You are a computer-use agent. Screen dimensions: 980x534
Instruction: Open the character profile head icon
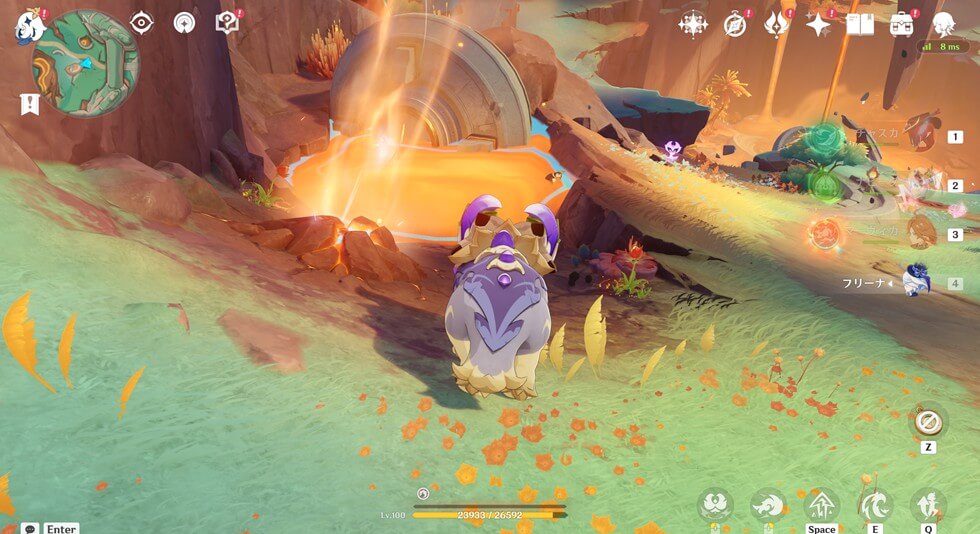(x=943, y=24)
